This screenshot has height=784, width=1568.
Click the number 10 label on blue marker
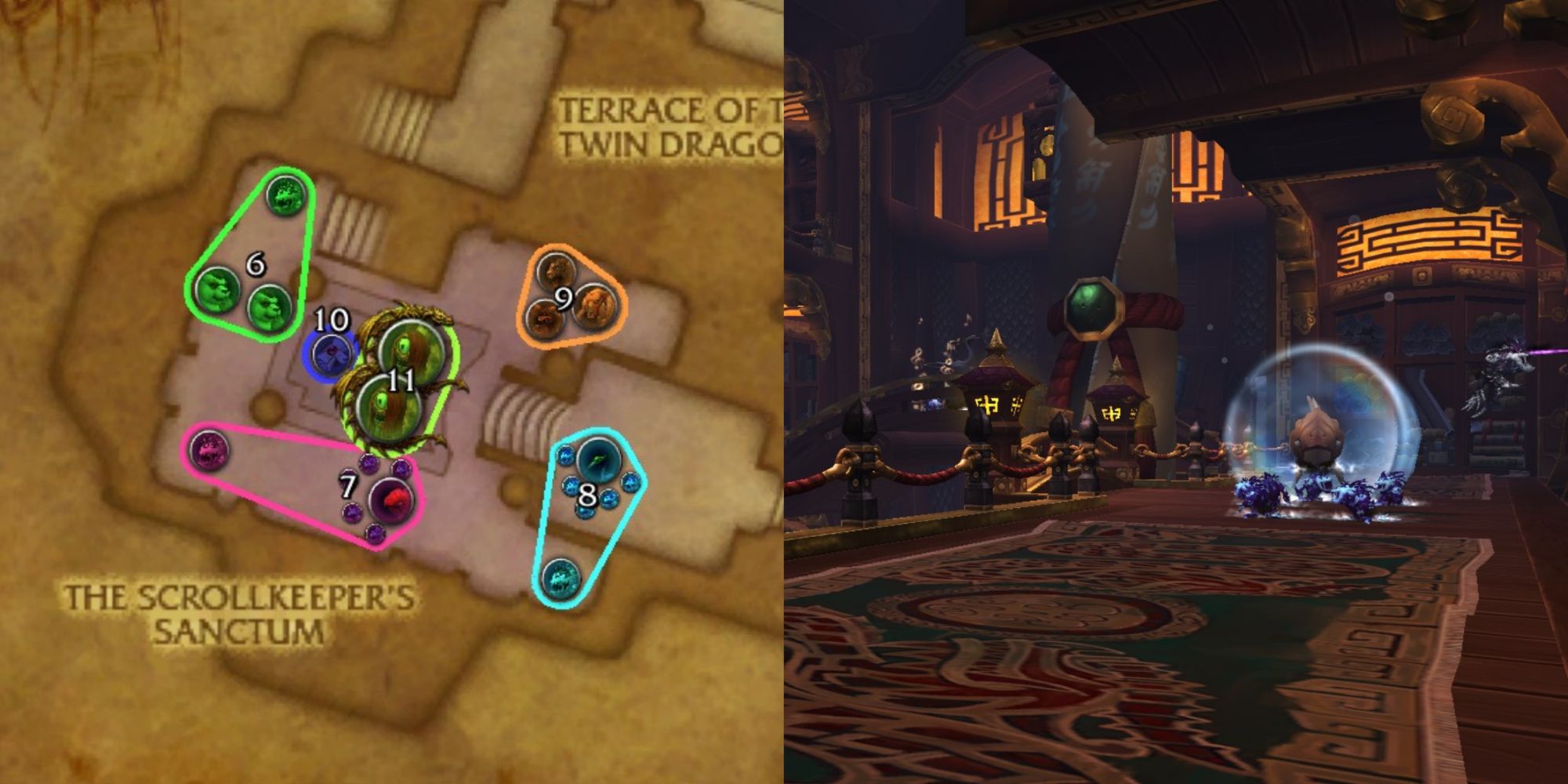(x=332, y=319)
